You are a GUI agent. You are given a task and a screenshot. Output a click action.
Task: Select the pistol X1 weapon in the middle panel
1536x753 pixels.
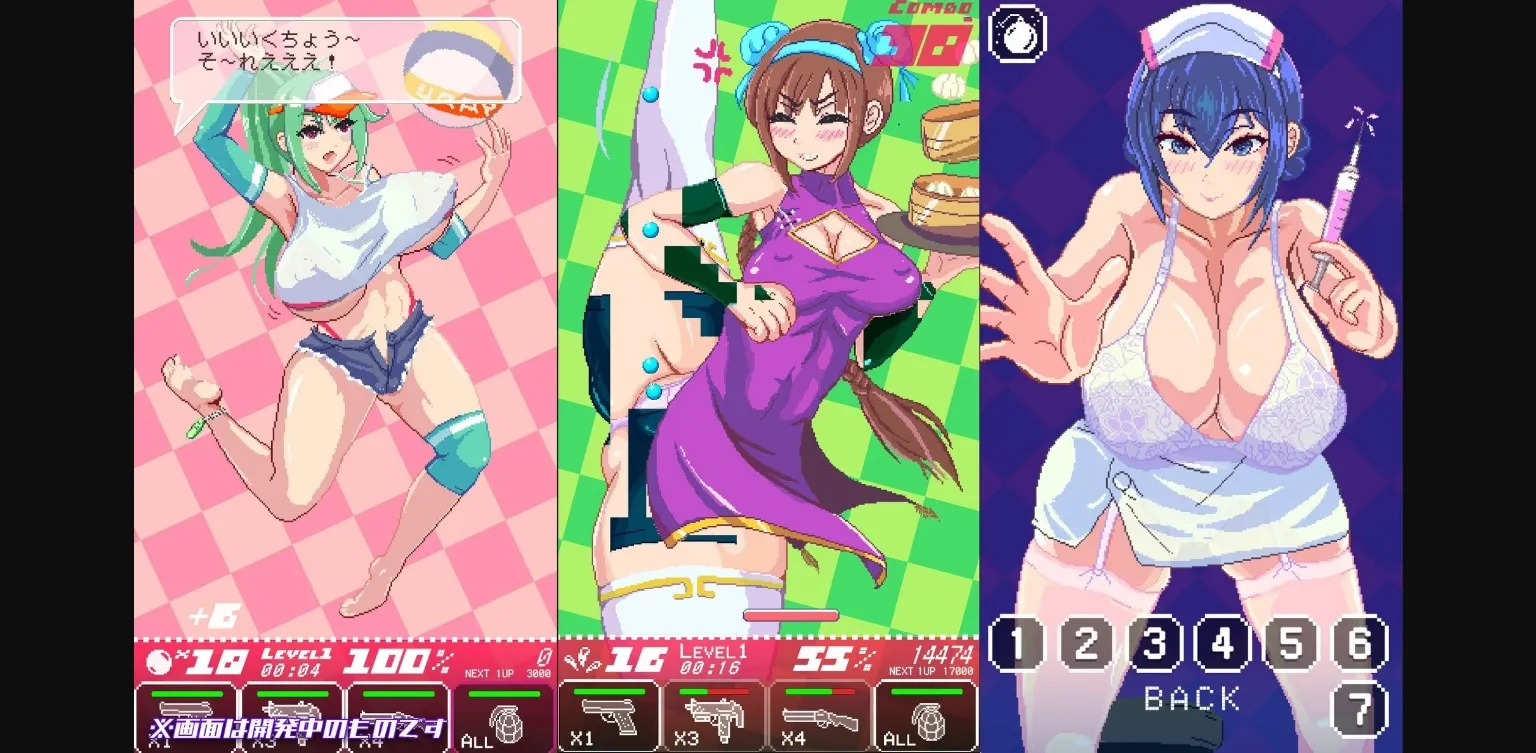(610, 715)
